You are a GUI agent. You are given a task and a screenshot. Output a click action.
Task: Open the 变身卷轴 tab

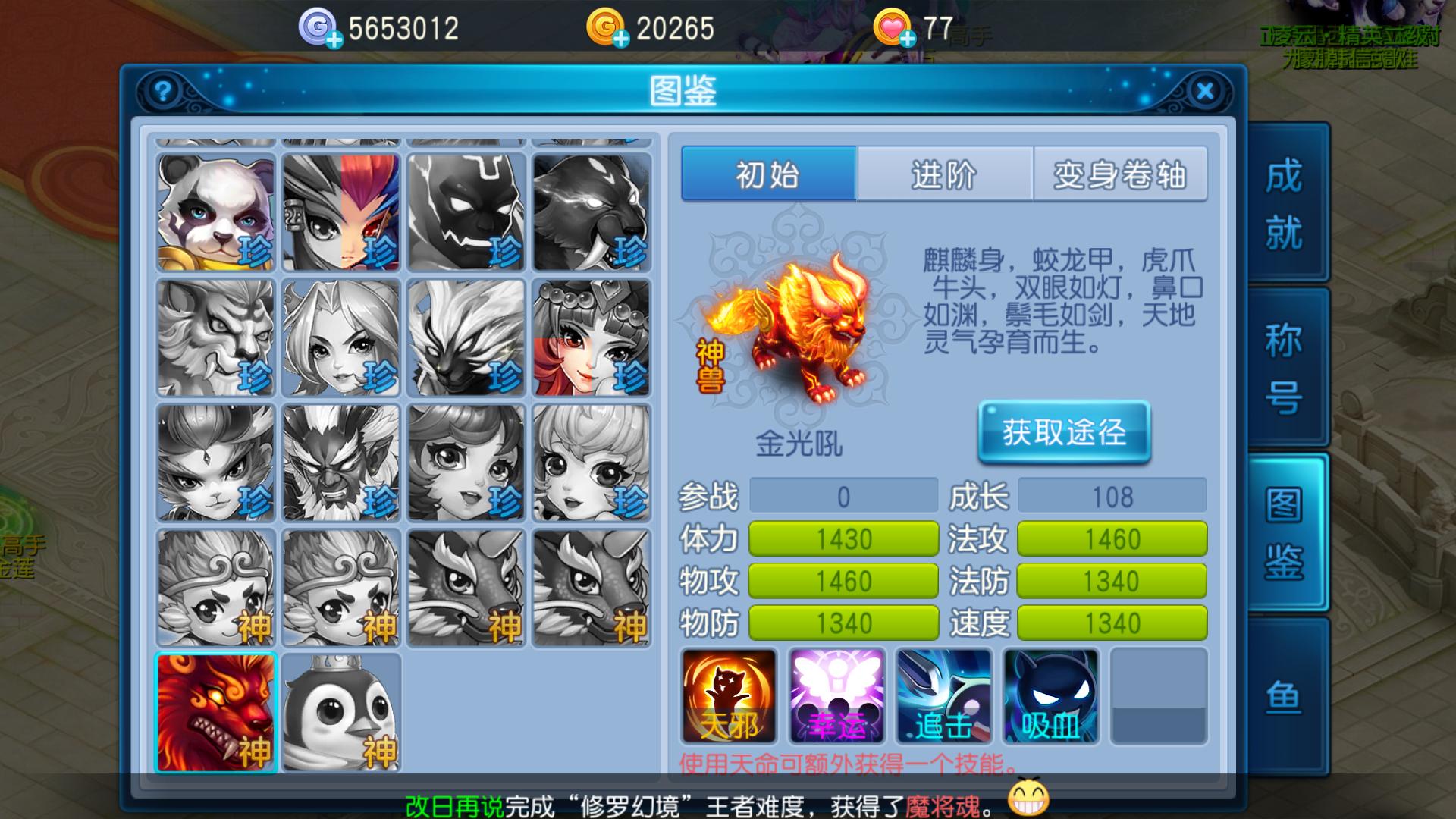1120,175
